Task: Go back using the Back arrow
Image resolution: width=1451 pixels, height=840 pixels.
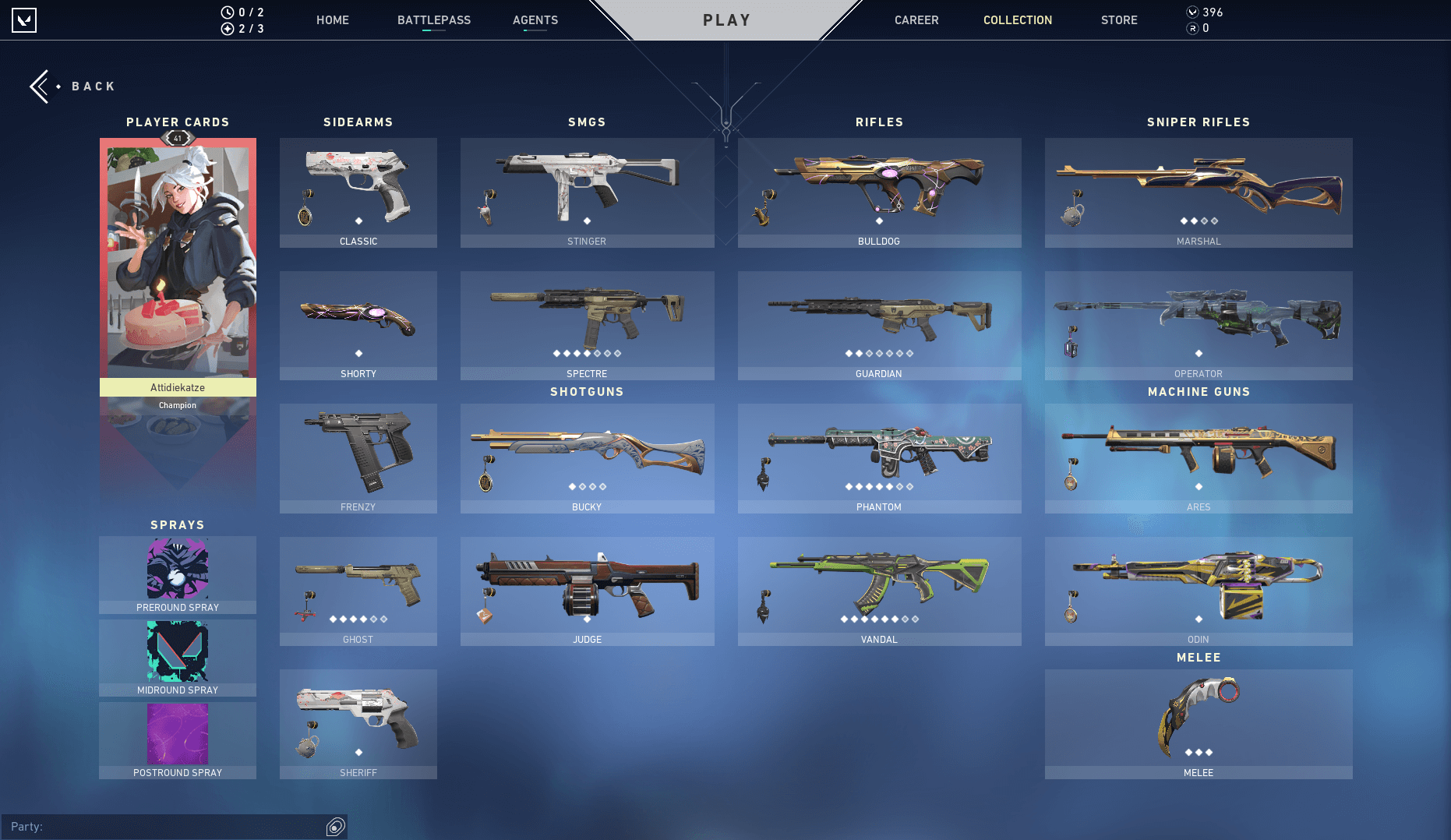Action: [41, 86]
